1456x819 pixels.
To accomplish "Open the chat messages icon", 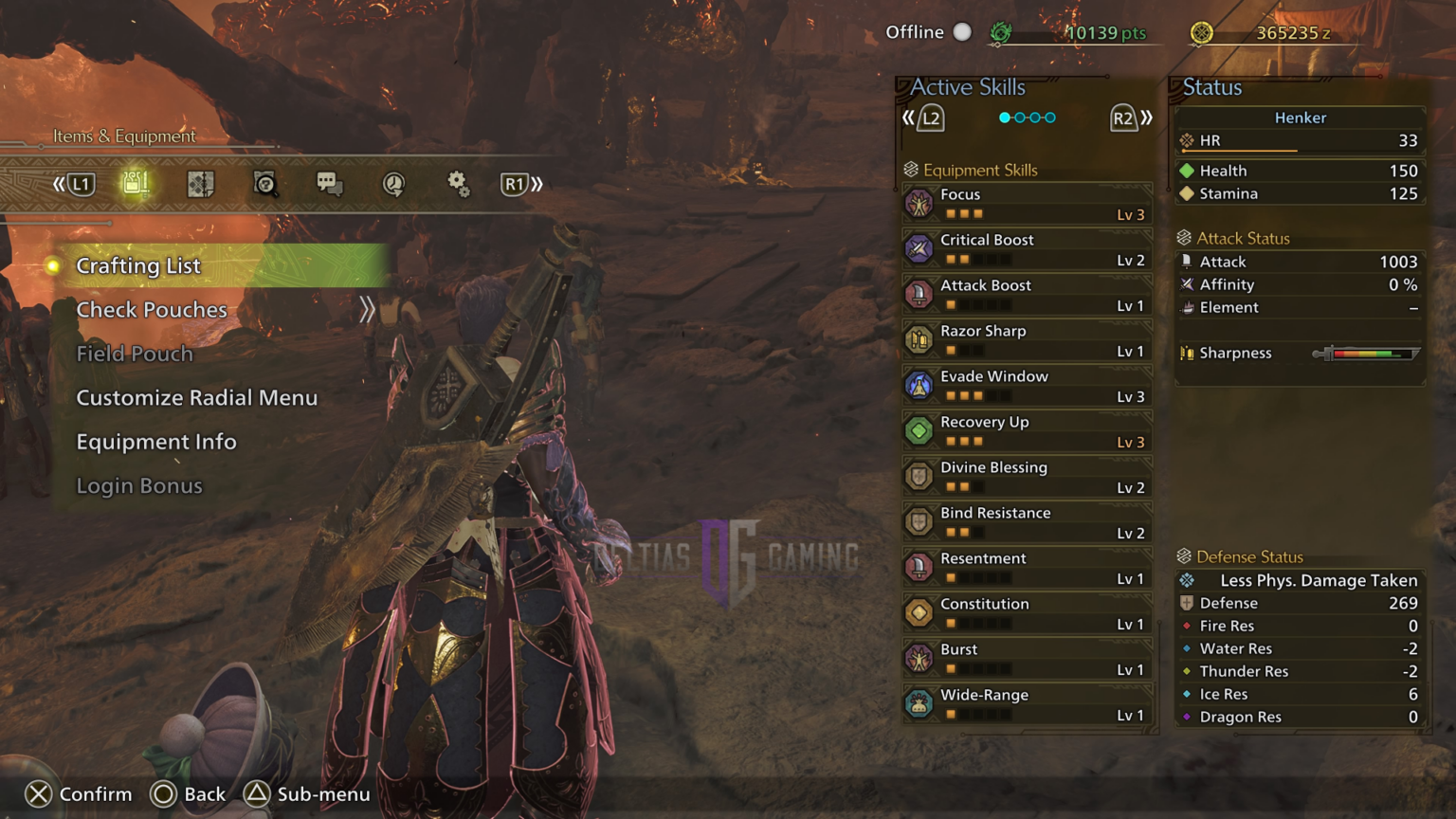I will (329, 184).
